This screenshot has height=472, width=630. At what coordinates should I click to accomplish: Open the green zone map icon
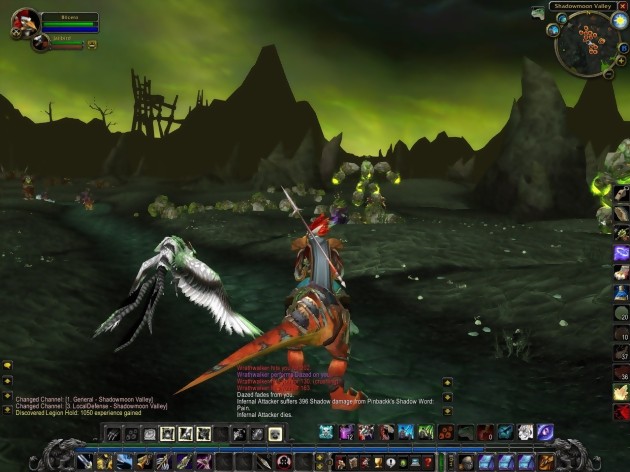point(538,12)
